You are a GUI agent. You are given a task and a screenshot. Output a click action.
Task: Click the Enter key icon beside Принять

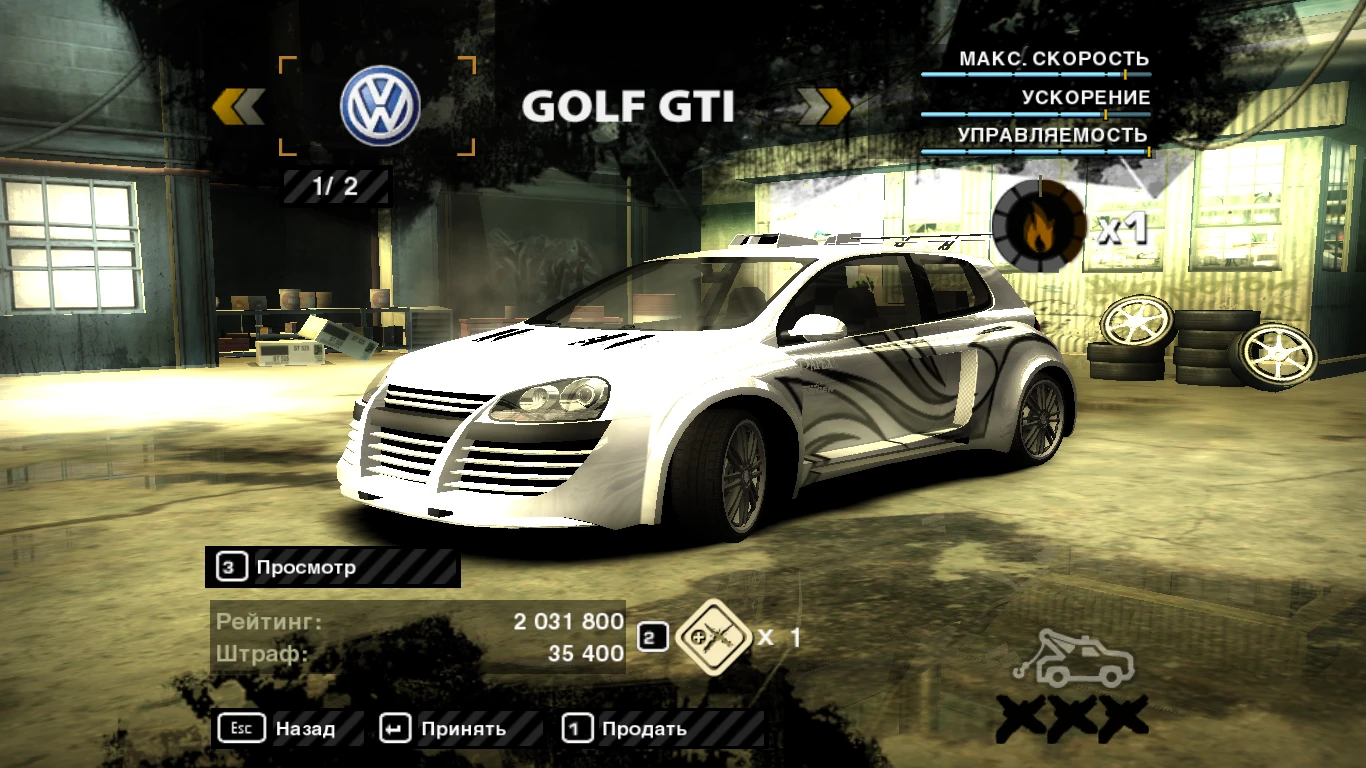tap(394, 729)
